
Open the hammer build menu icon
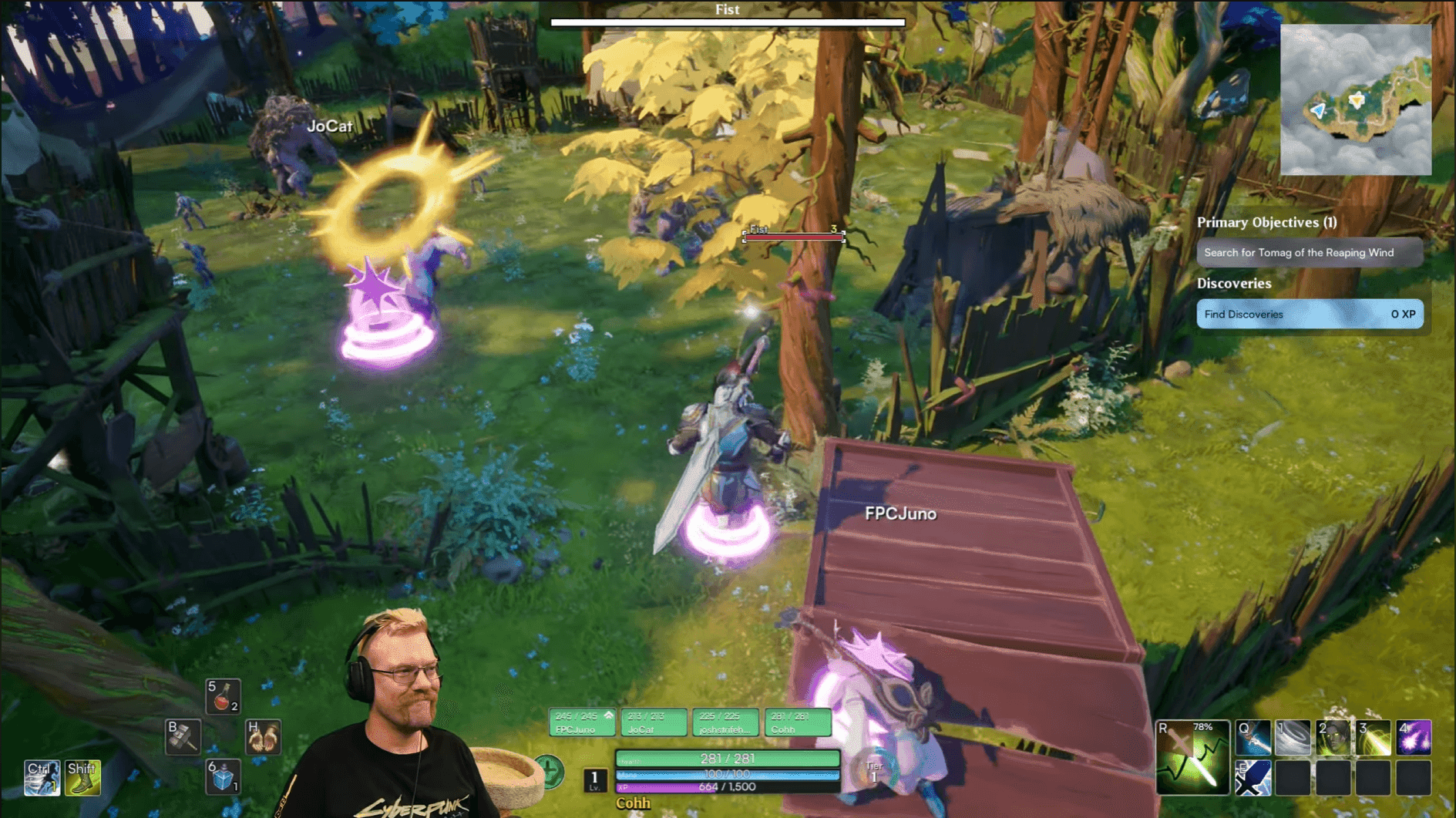[x=183, y=737]
